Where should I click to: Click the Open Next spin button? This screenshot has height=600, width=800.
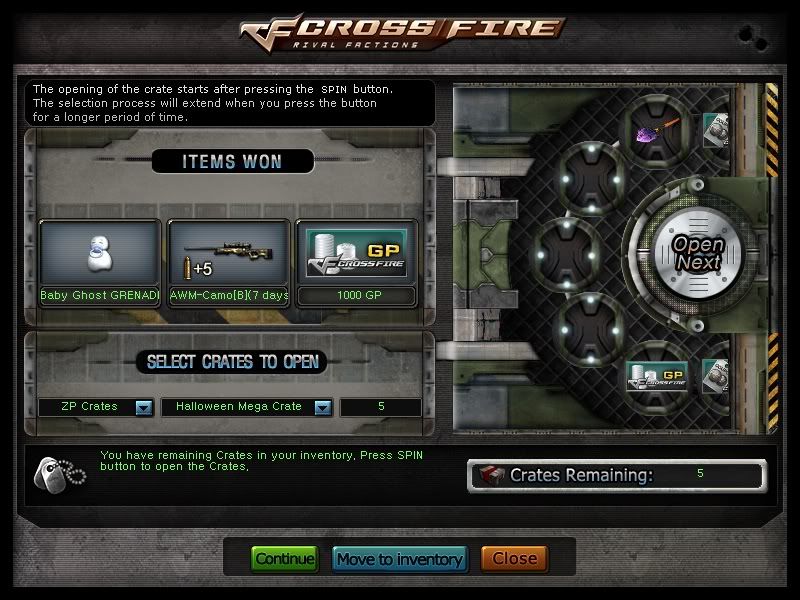pos(697,252)
